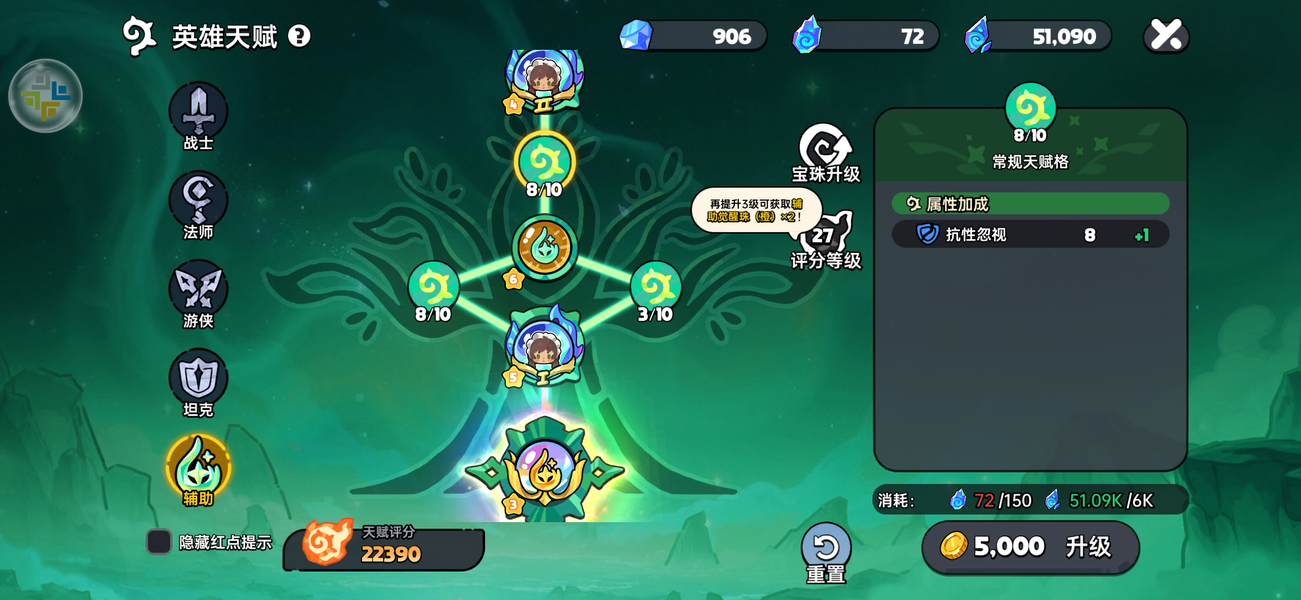
Task: Select the left 8/10 talent node
Action: 433,287
